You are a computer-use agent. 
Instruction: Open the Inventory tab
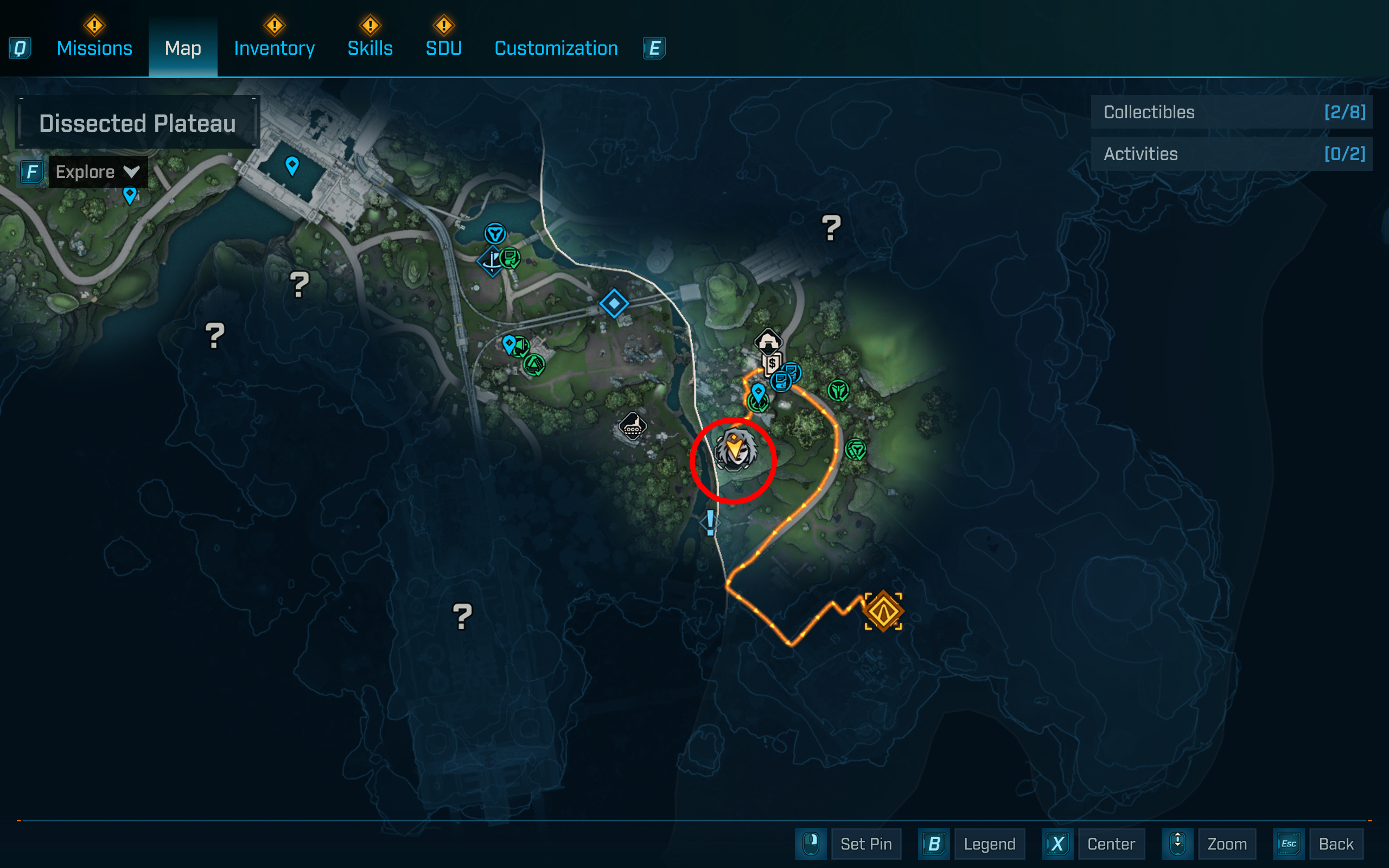[x=274, y=48]
